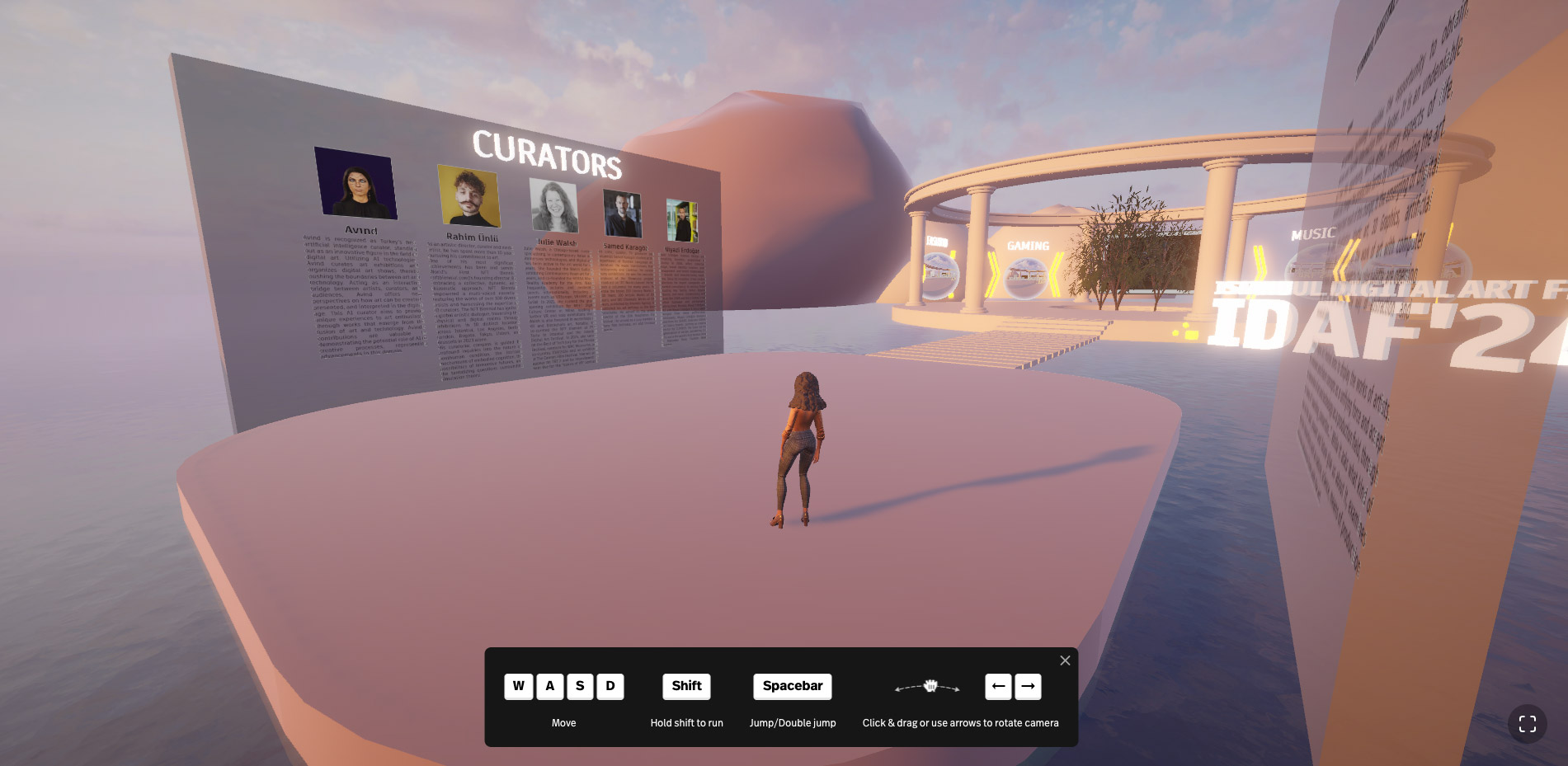
Task: Toggle fullscreen mode
Action: 1527,724
